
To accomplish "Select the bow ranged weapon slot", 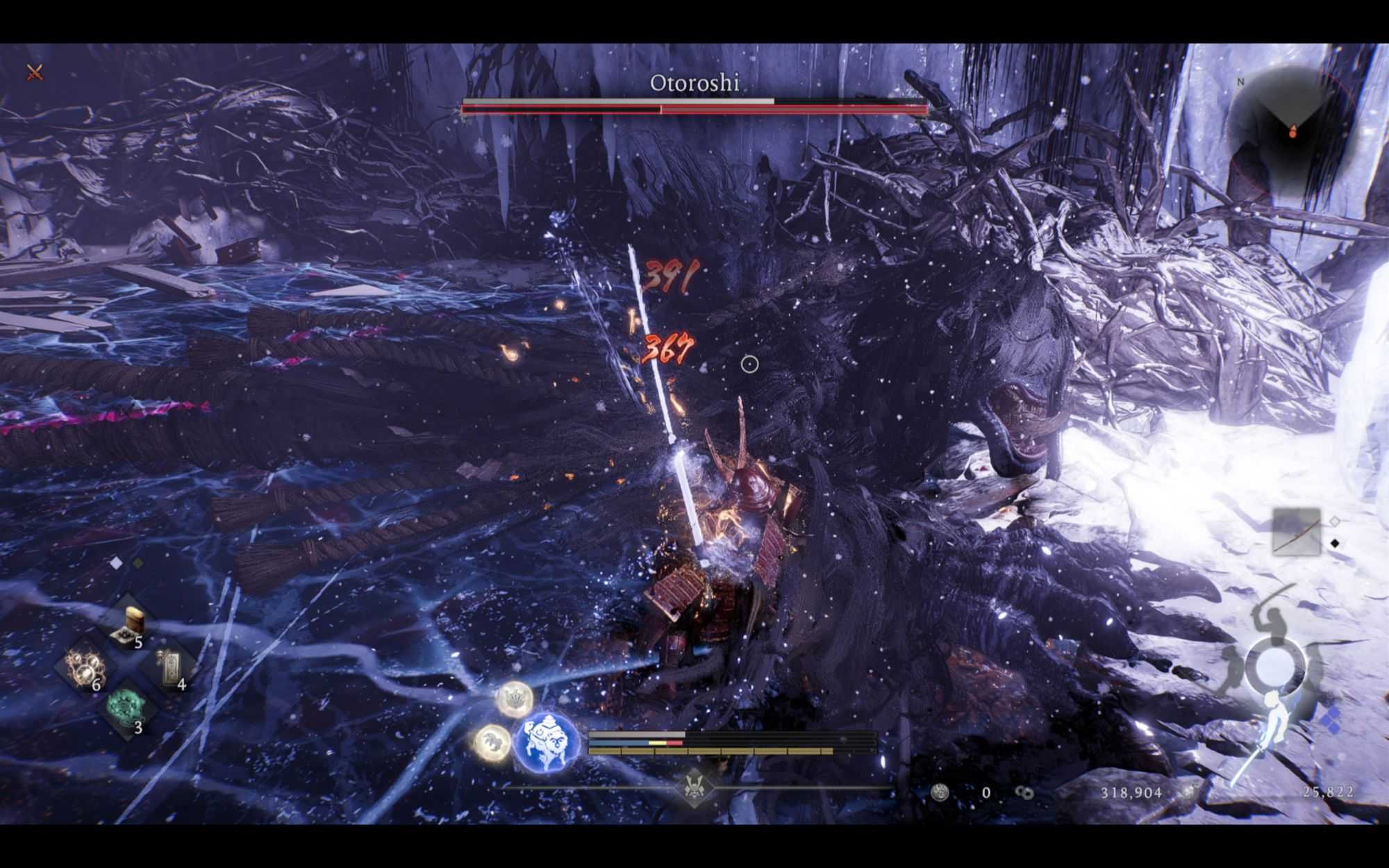I will click(x=1296, y=531).
